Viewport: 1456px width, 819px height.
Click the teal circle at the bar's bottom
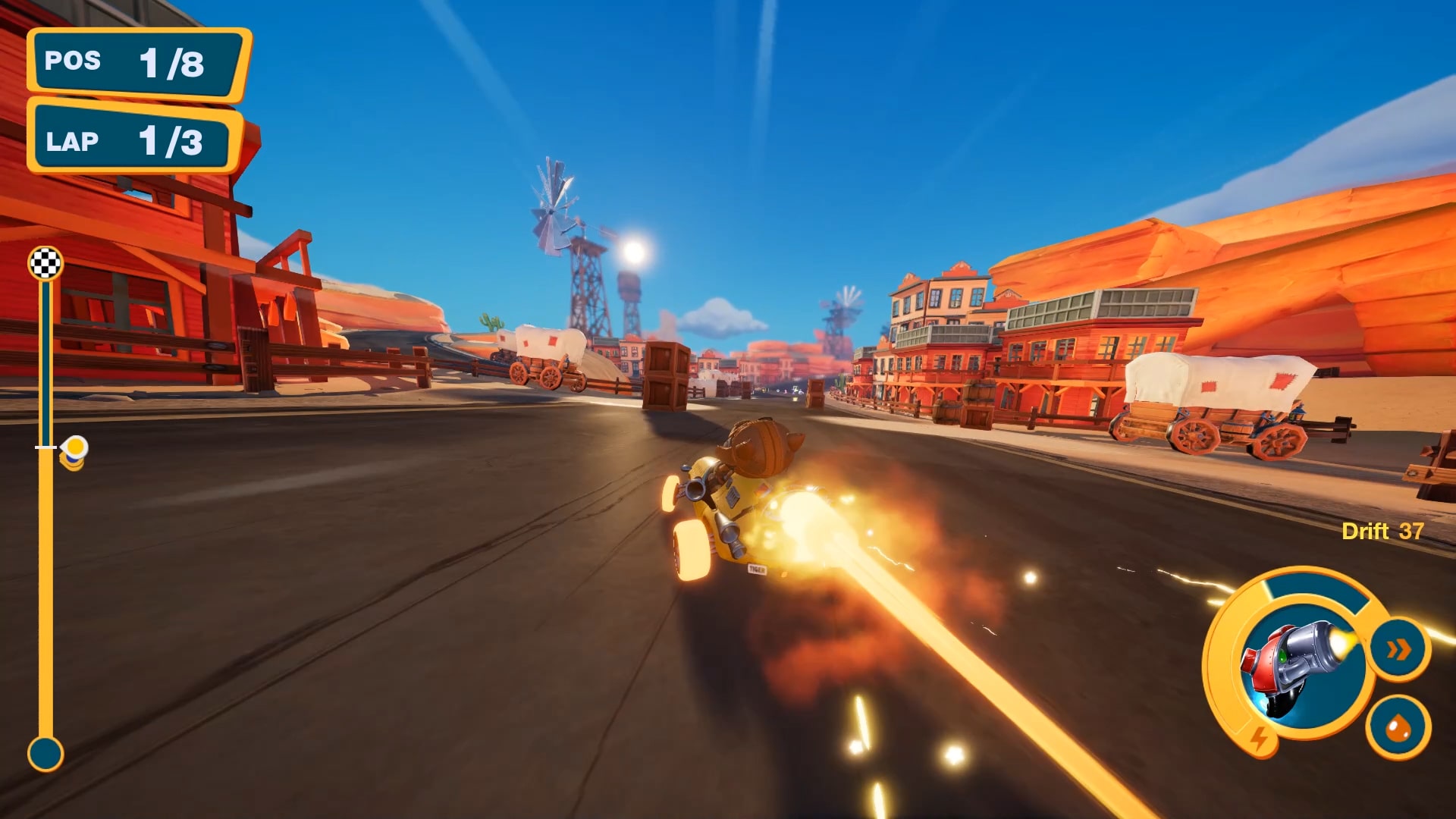pos(45,752)
